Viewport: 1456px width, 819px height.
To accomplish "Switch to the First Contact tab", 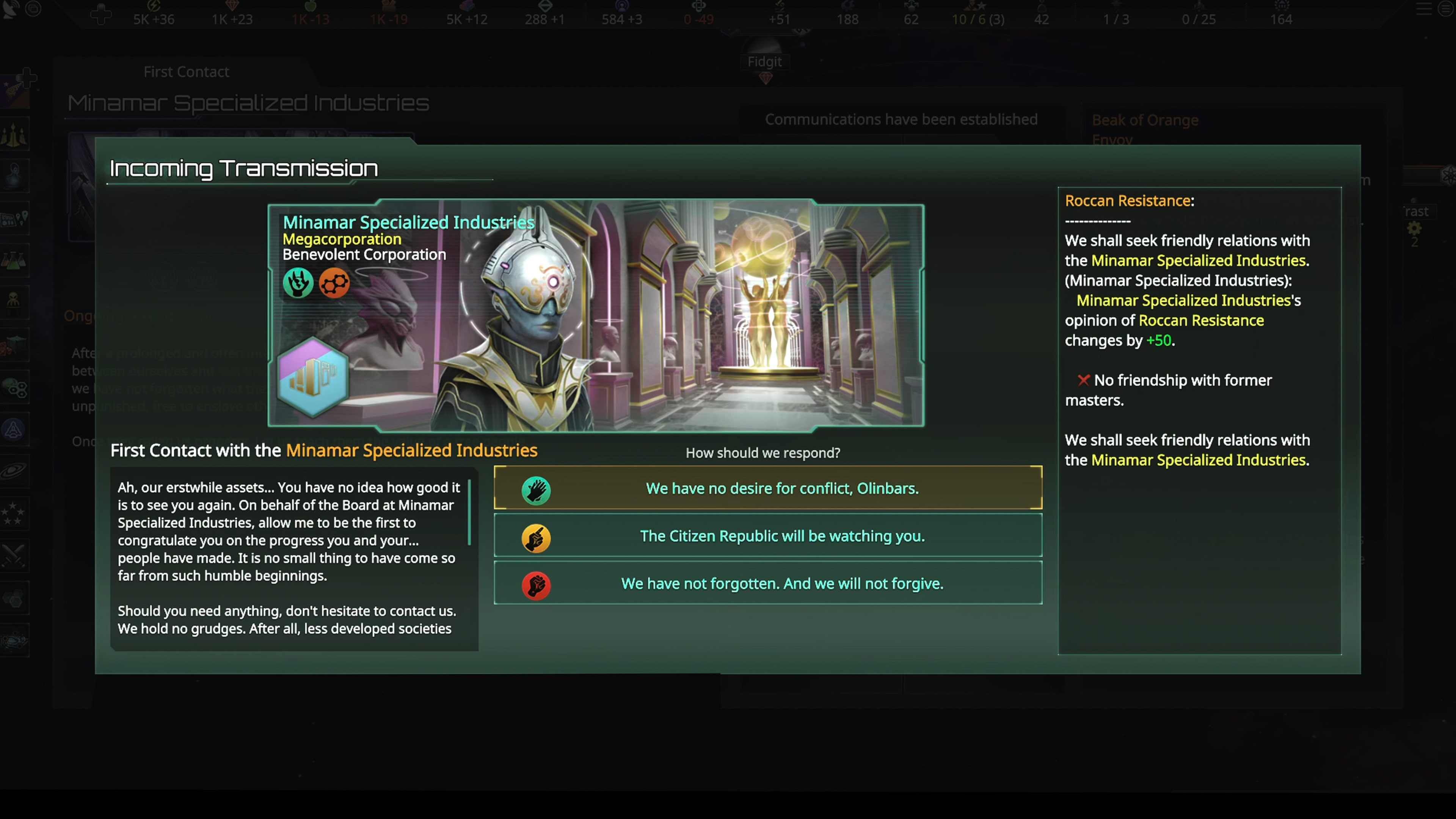I will coord(186,72).
